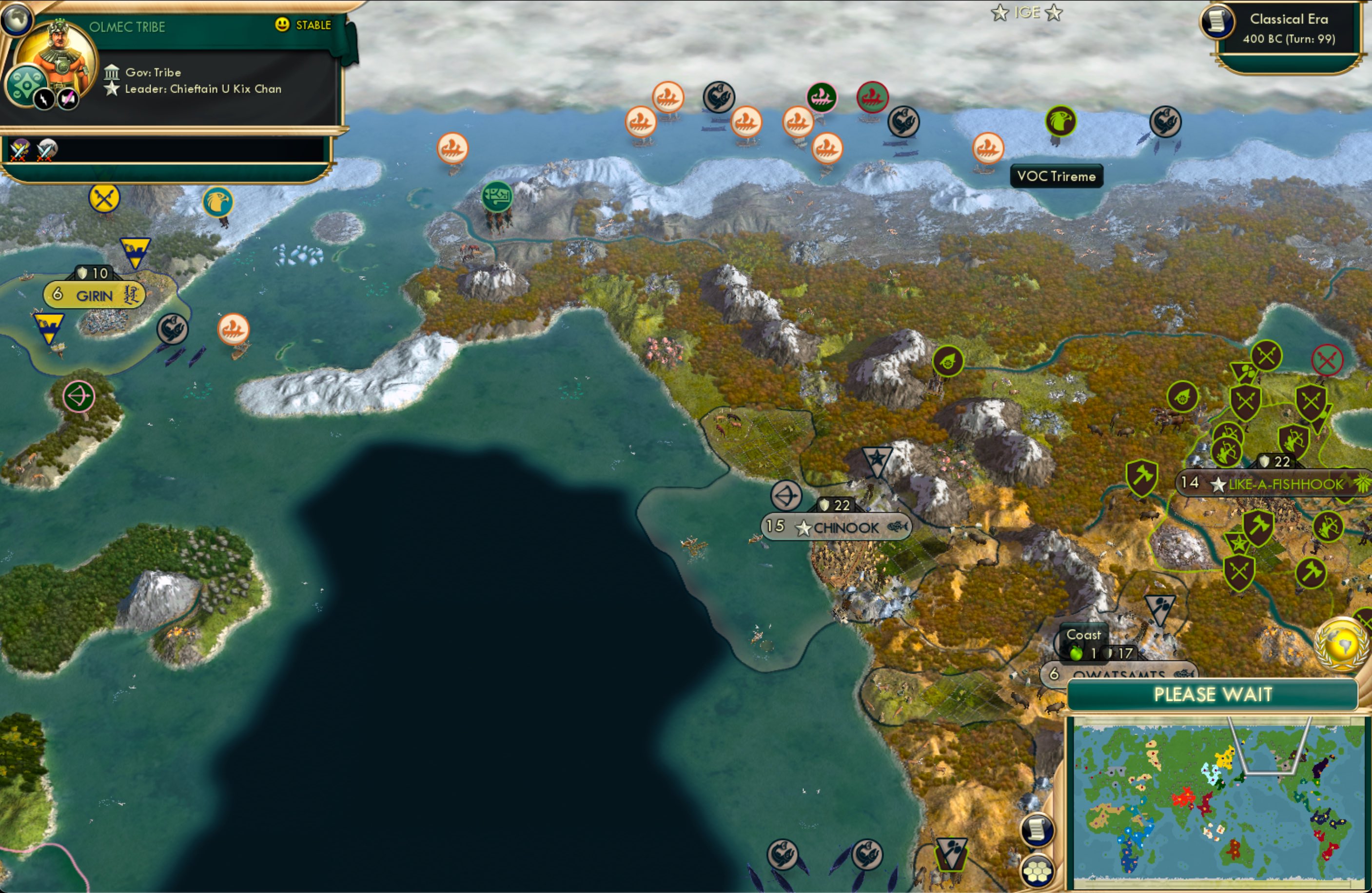The width and height of the screenshot is (1372, 893).
Task: Open the Chinook city screen by clicking its name
Action: pos(845,527)
